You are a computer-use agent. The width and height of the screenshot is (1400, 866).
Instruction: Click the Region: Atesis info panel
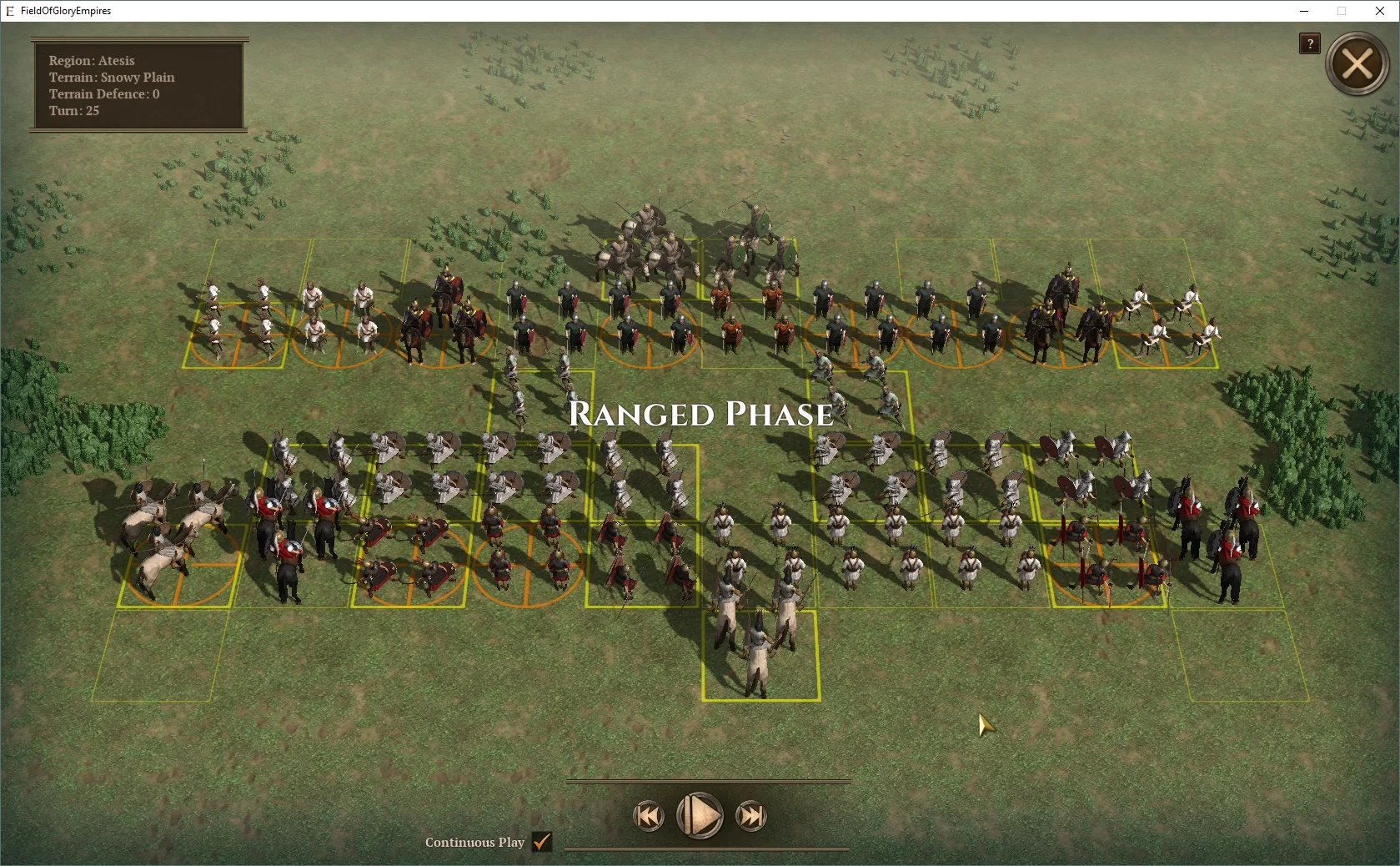pos(138,85)
